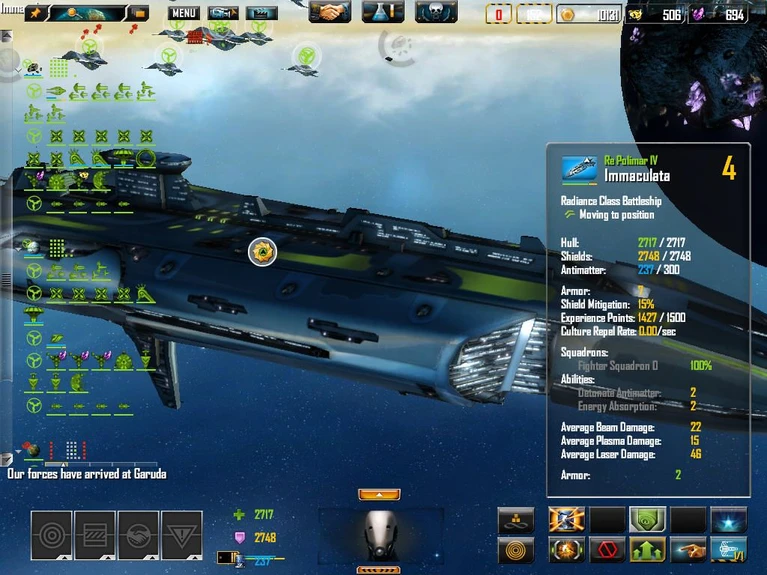Activate the blue starburst ability icon
This screenshot has height=575, width=767.
coord(728,520)
